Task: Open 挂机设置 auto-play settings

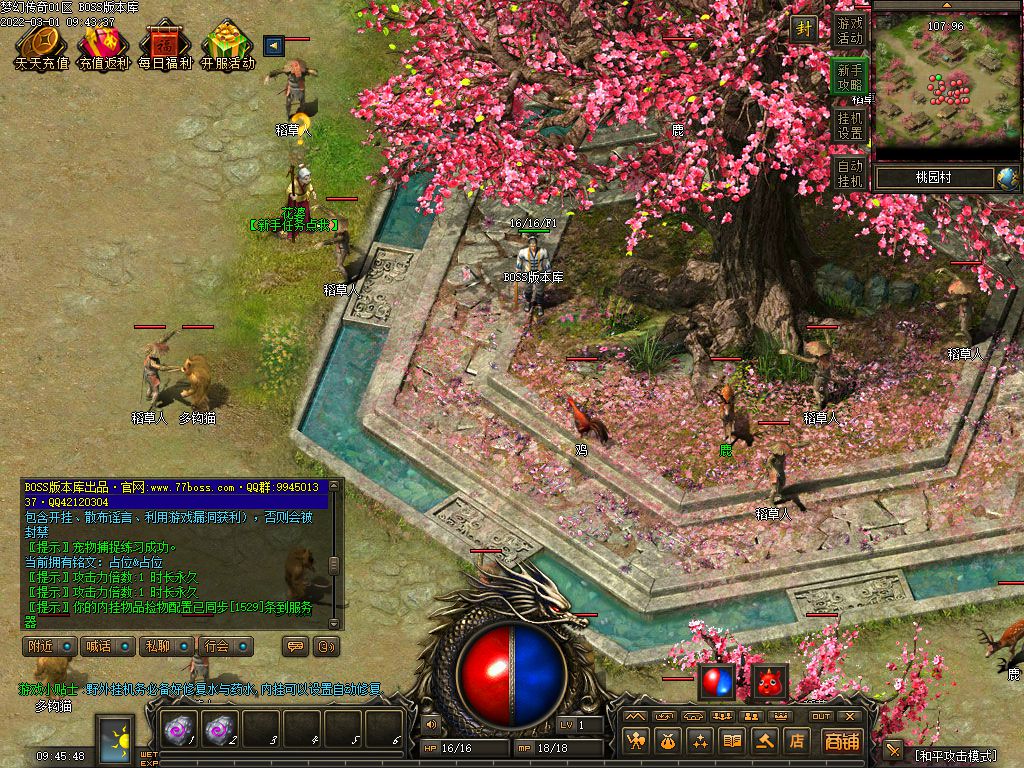Action: (850, 125)
